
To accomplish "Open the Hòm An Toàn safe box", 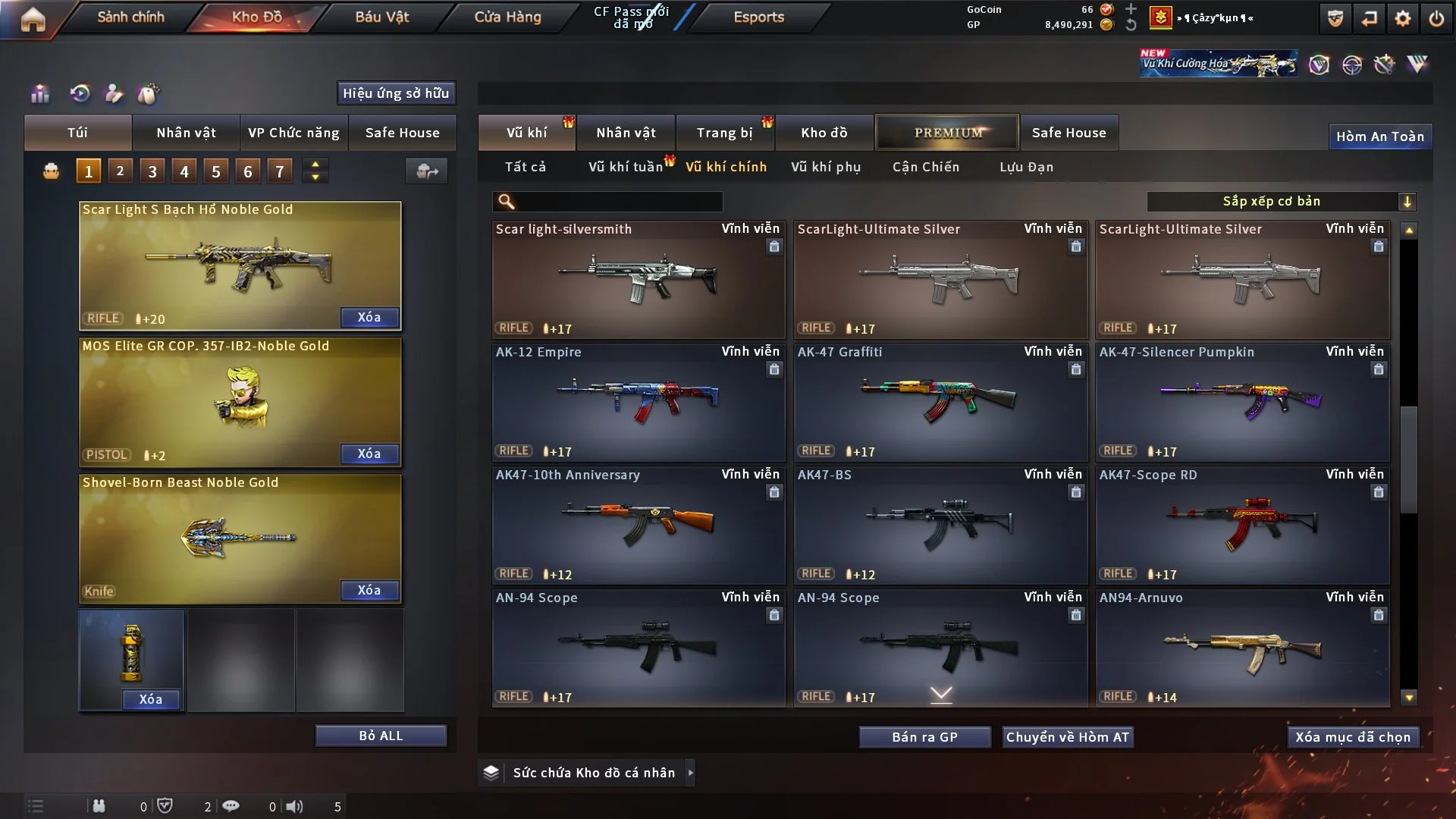I will pos(1380,136).
